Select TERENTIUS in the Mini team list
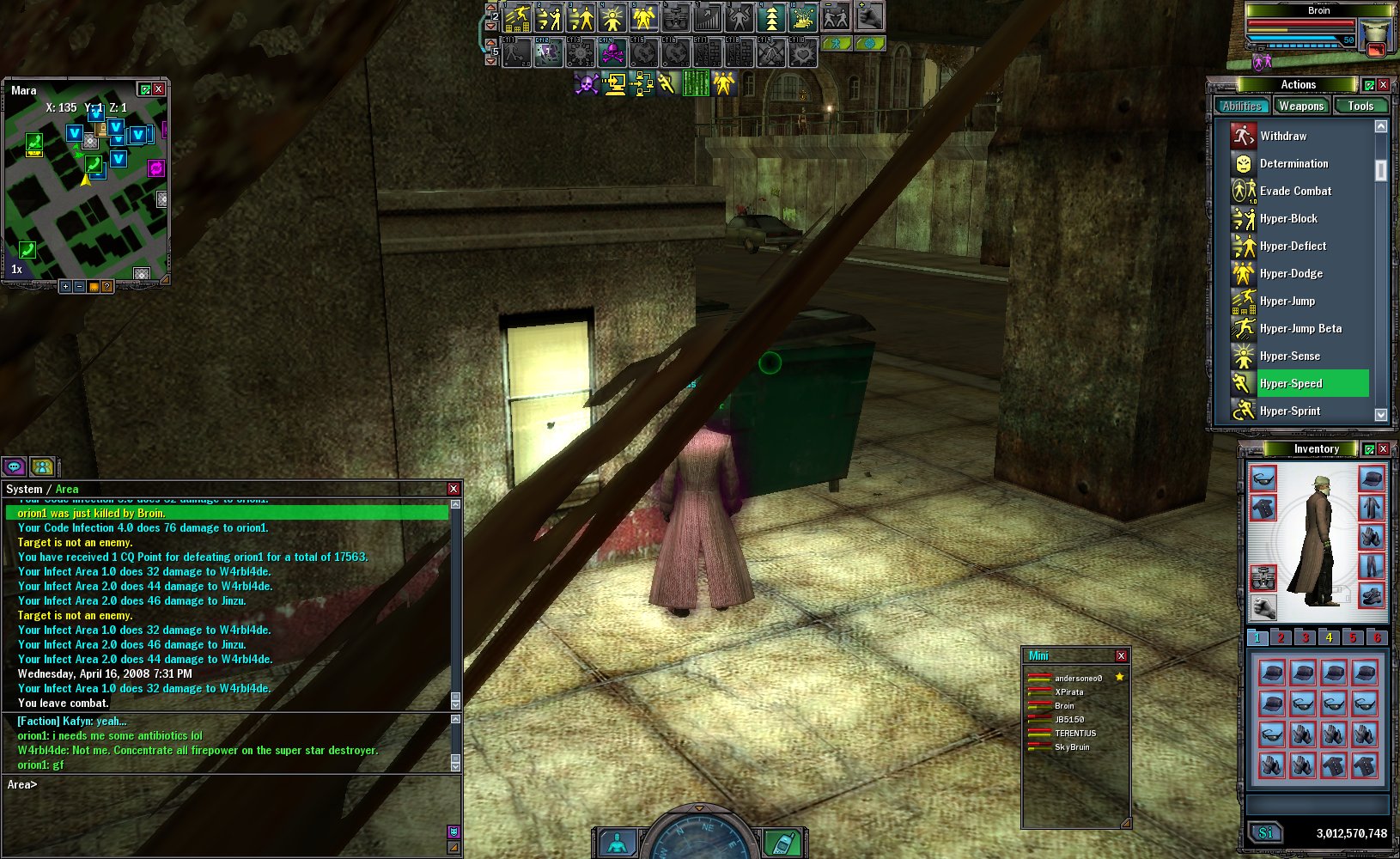 (x=1074, y=734)
